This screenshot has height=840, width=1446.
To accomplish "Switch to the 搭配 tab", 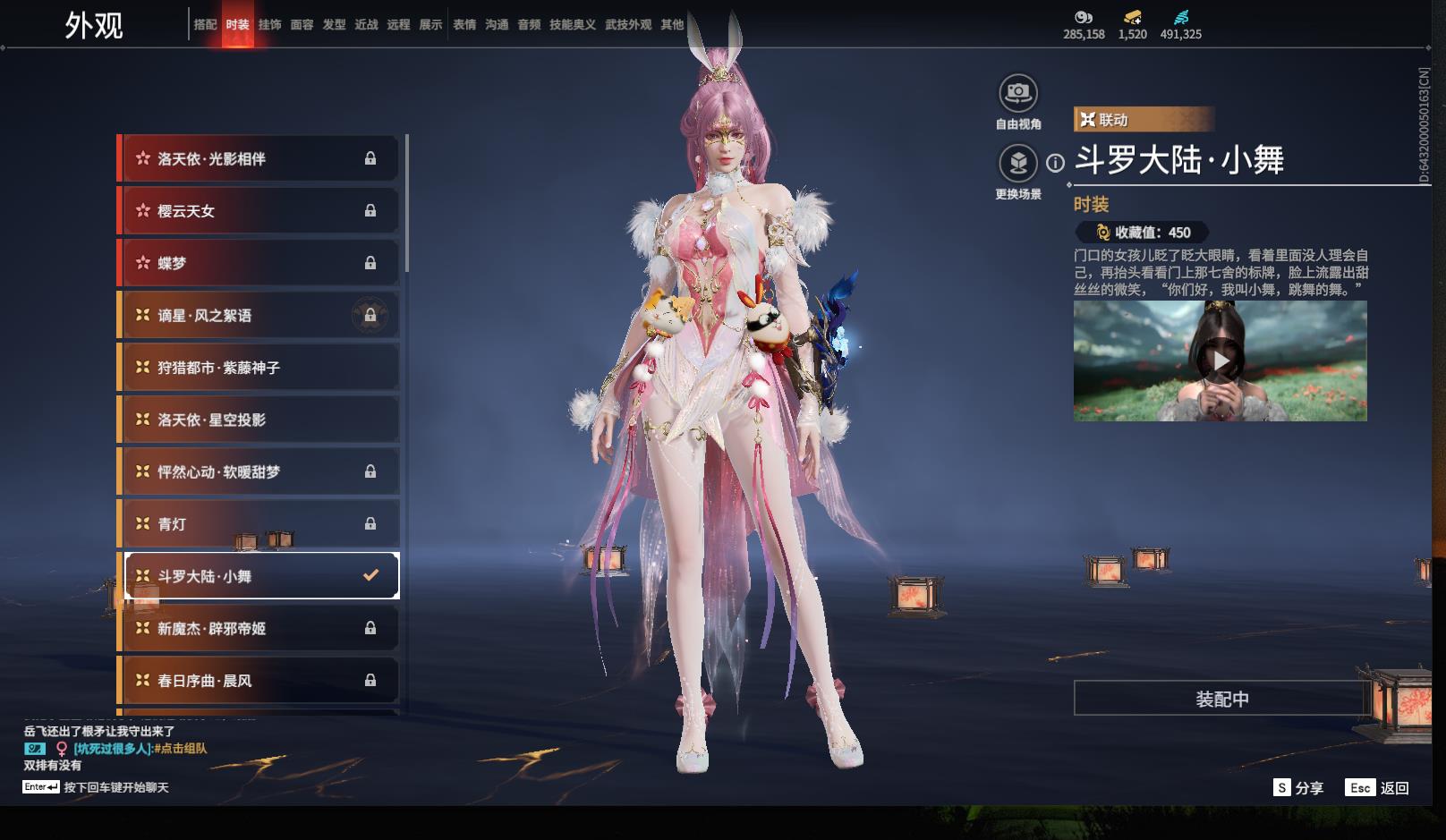I will 205,25.
